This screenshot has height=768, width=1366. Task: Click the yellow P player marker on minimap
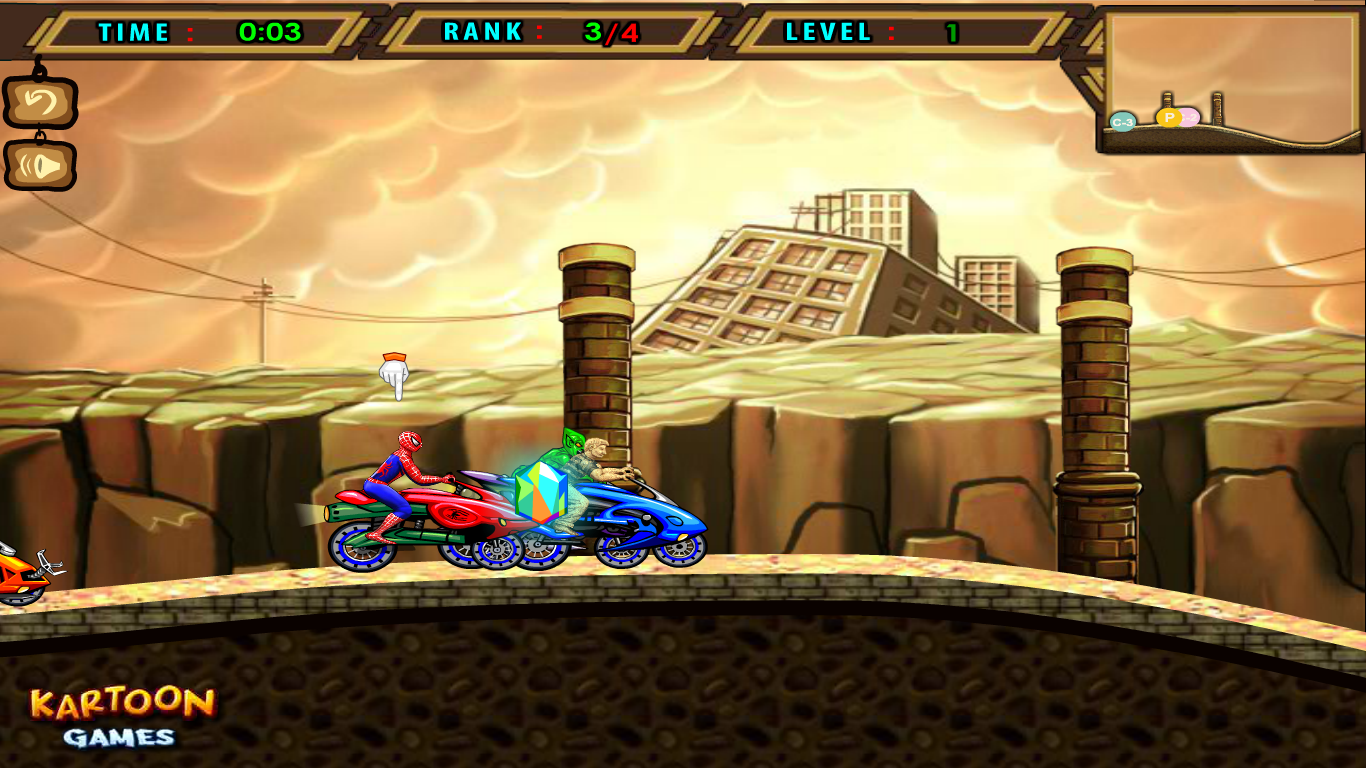[1168, 117]
